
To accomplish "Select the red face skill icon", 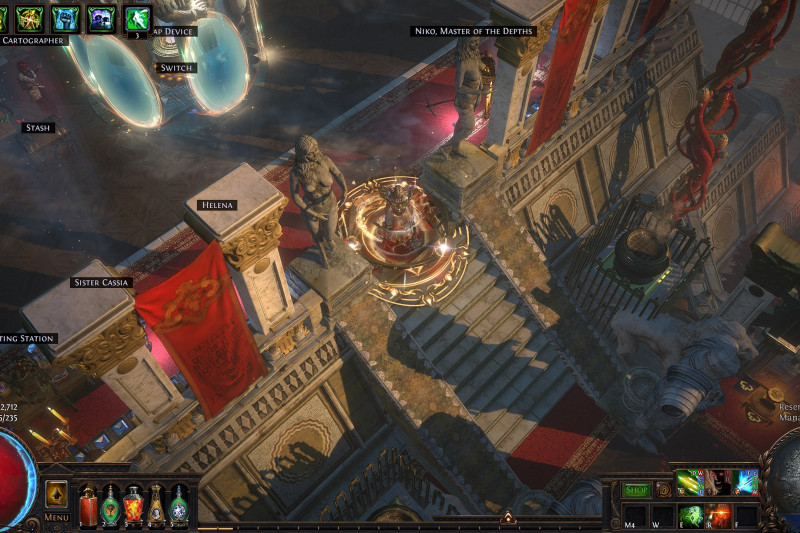I will pos(717,482).
